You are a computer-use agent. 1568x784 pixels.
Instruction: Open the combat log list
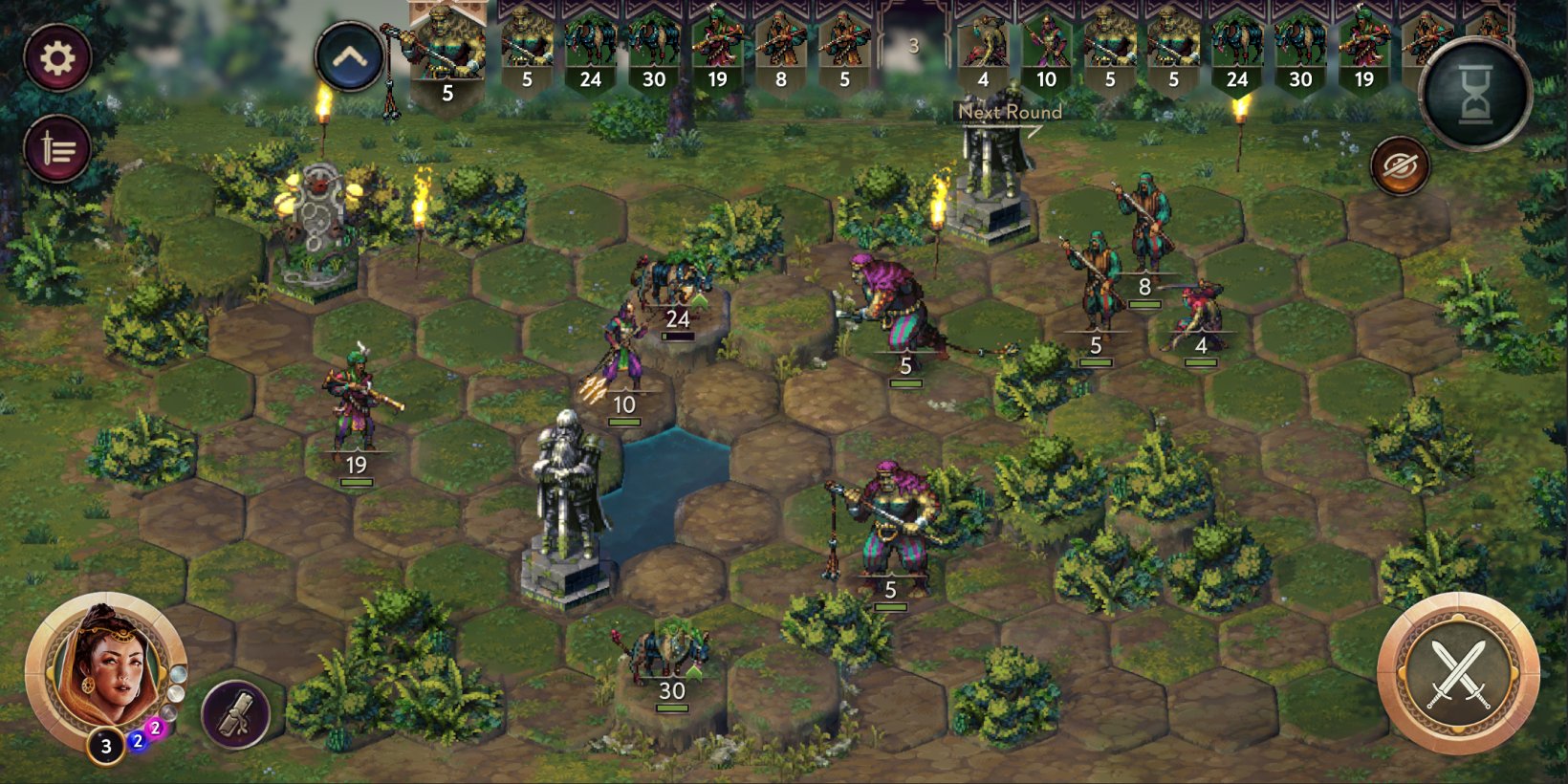57,150
